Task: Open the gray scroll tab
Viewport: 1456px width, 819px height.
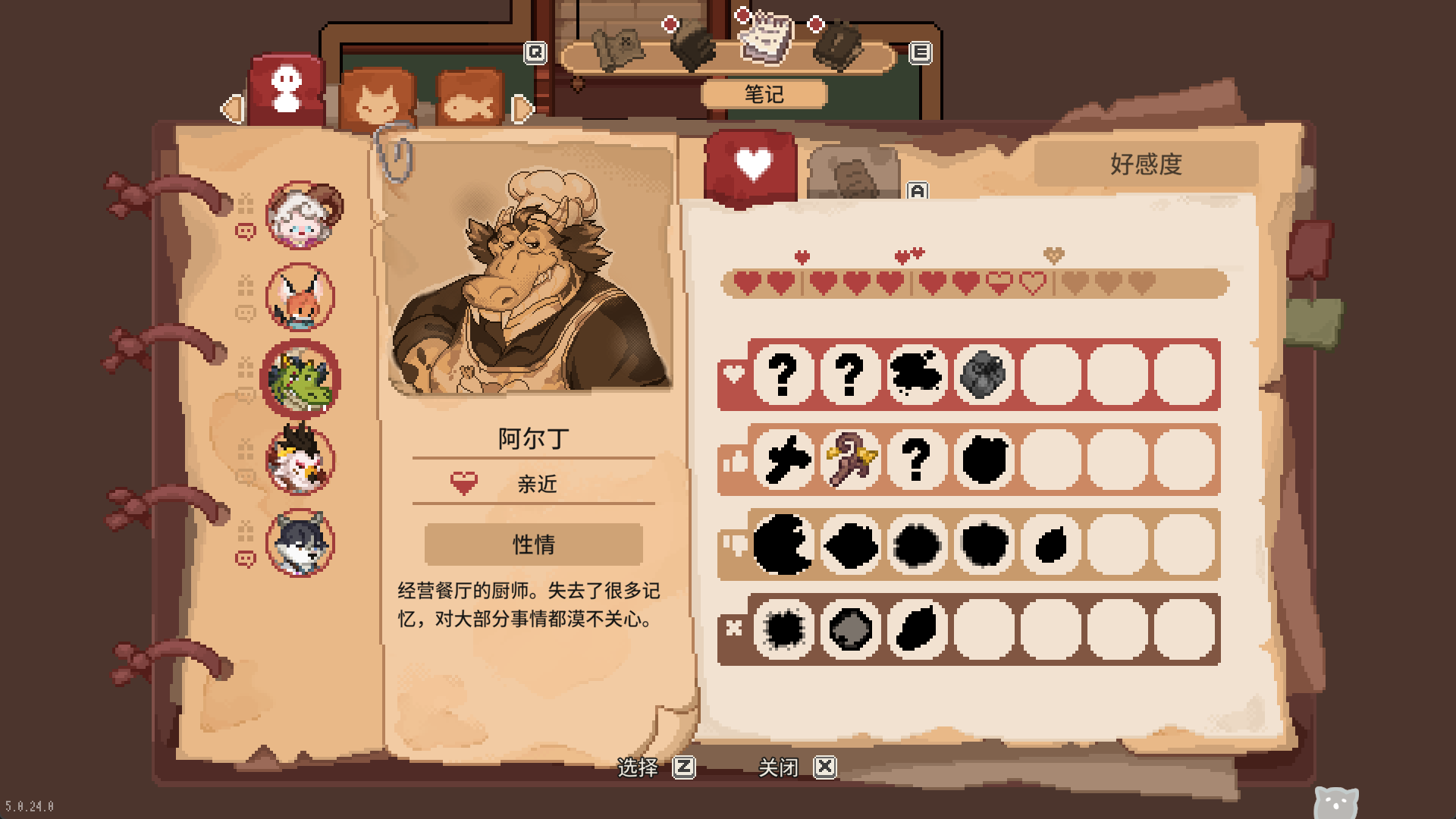Action: coord(852,176)
